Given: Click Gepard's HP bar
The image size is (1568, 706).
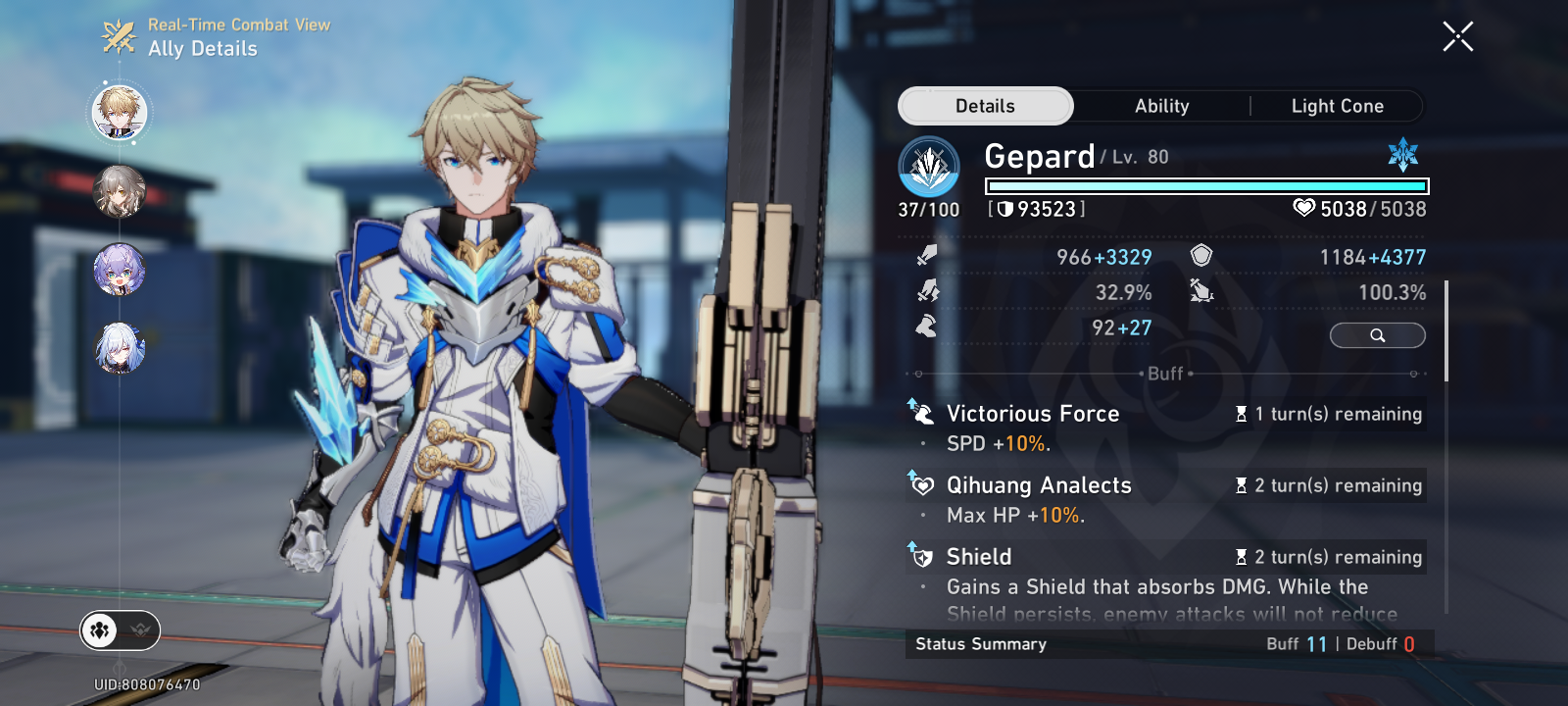Looking at the screenshot, I should [x=1207, y=186].
